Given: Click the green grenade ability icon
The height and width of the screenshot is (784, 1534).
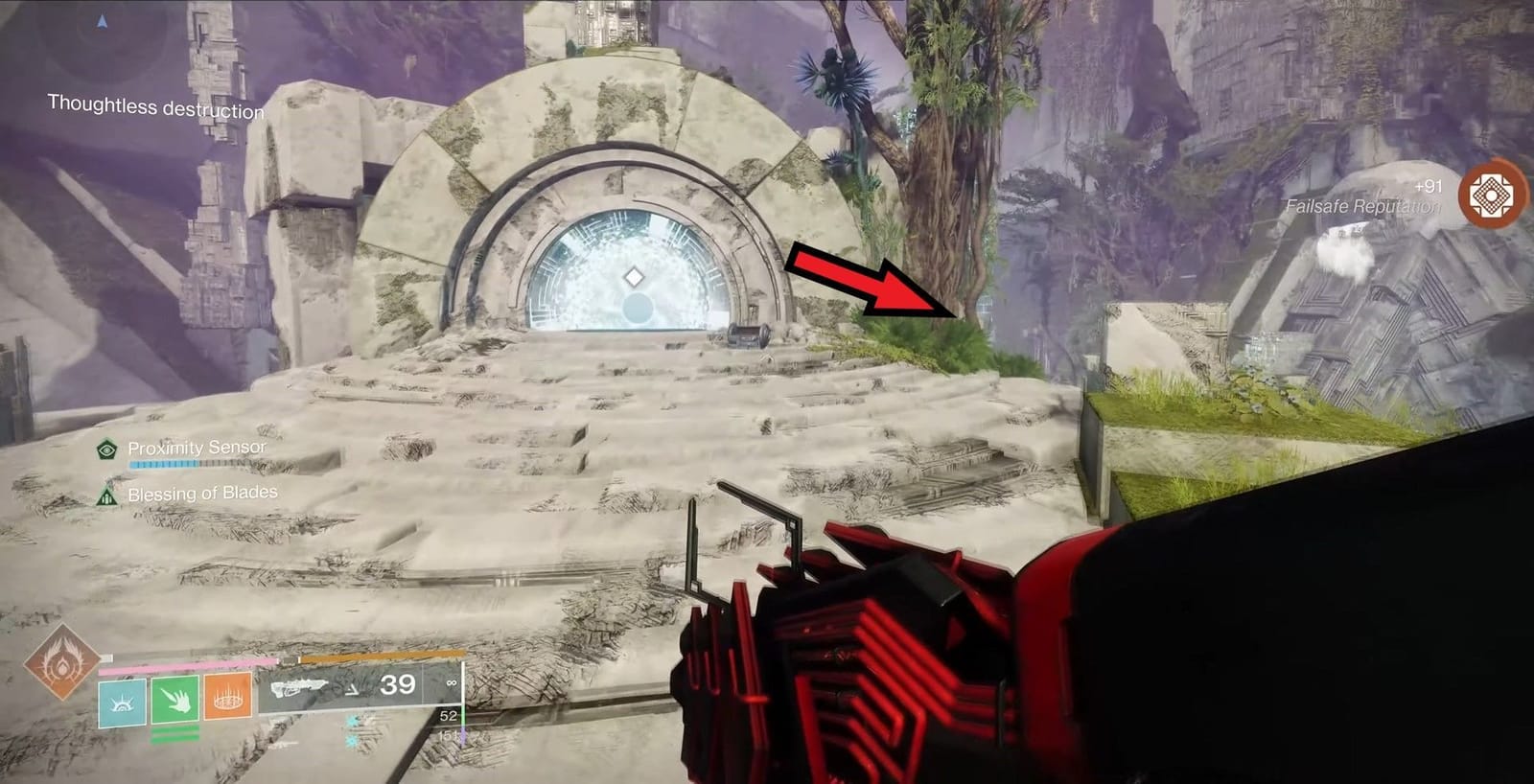Looking at the screenshot, I should pos(175,699).
